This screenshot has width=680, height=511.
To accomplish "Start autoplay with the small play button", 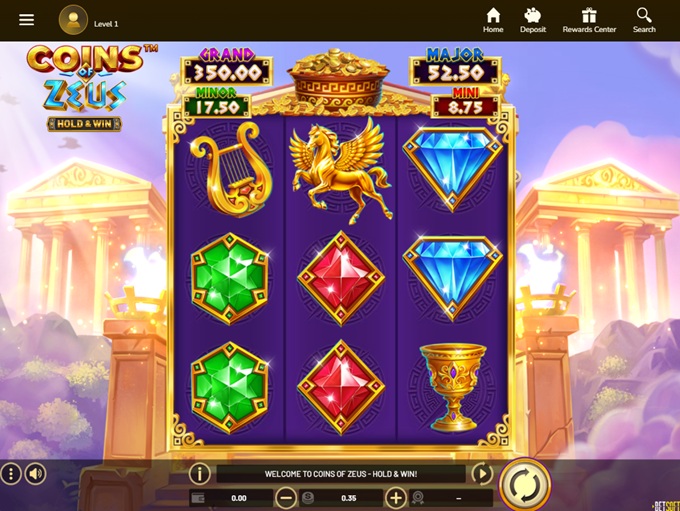I will (x=482, y=474).
